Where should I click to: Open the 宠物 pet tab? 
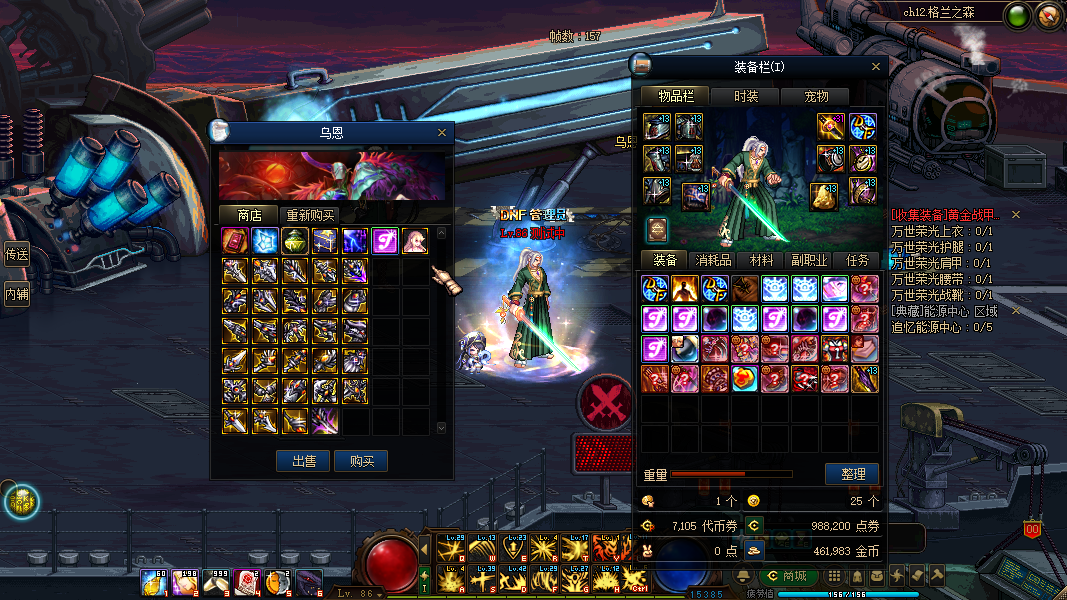(x=817, y=96)
